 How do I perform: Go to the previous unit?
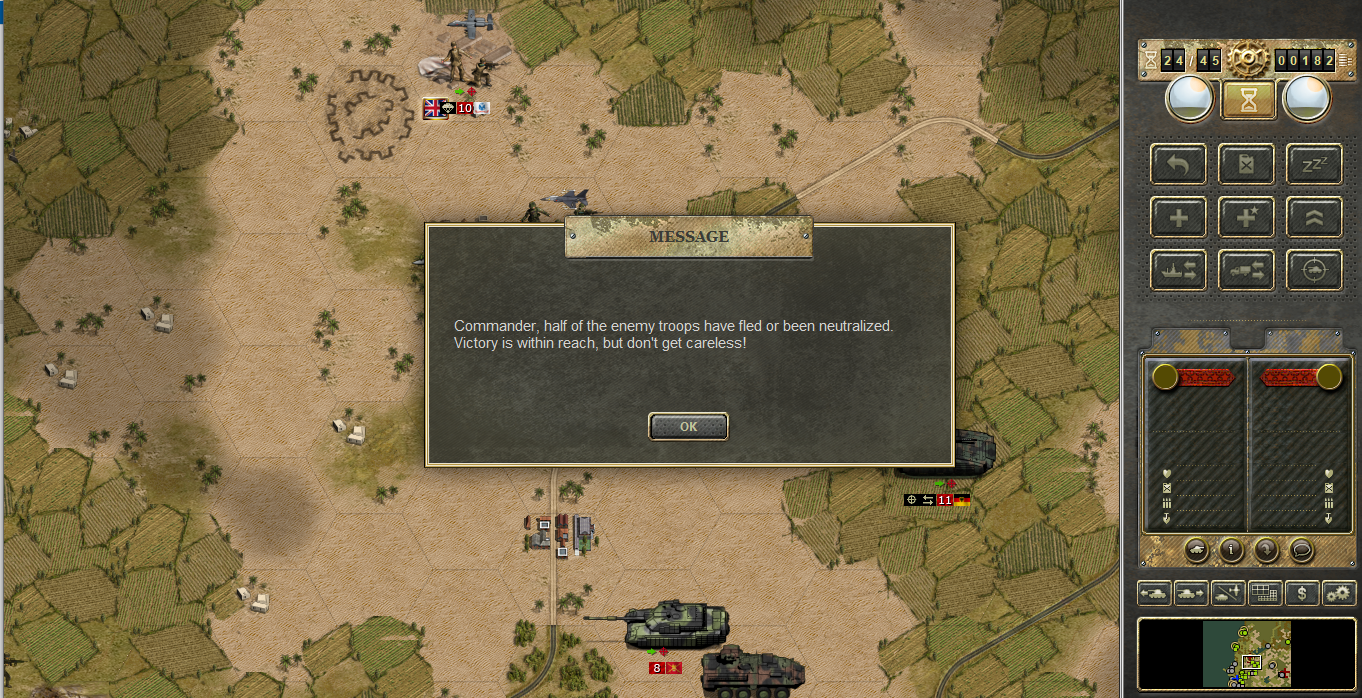point(1154,593)
